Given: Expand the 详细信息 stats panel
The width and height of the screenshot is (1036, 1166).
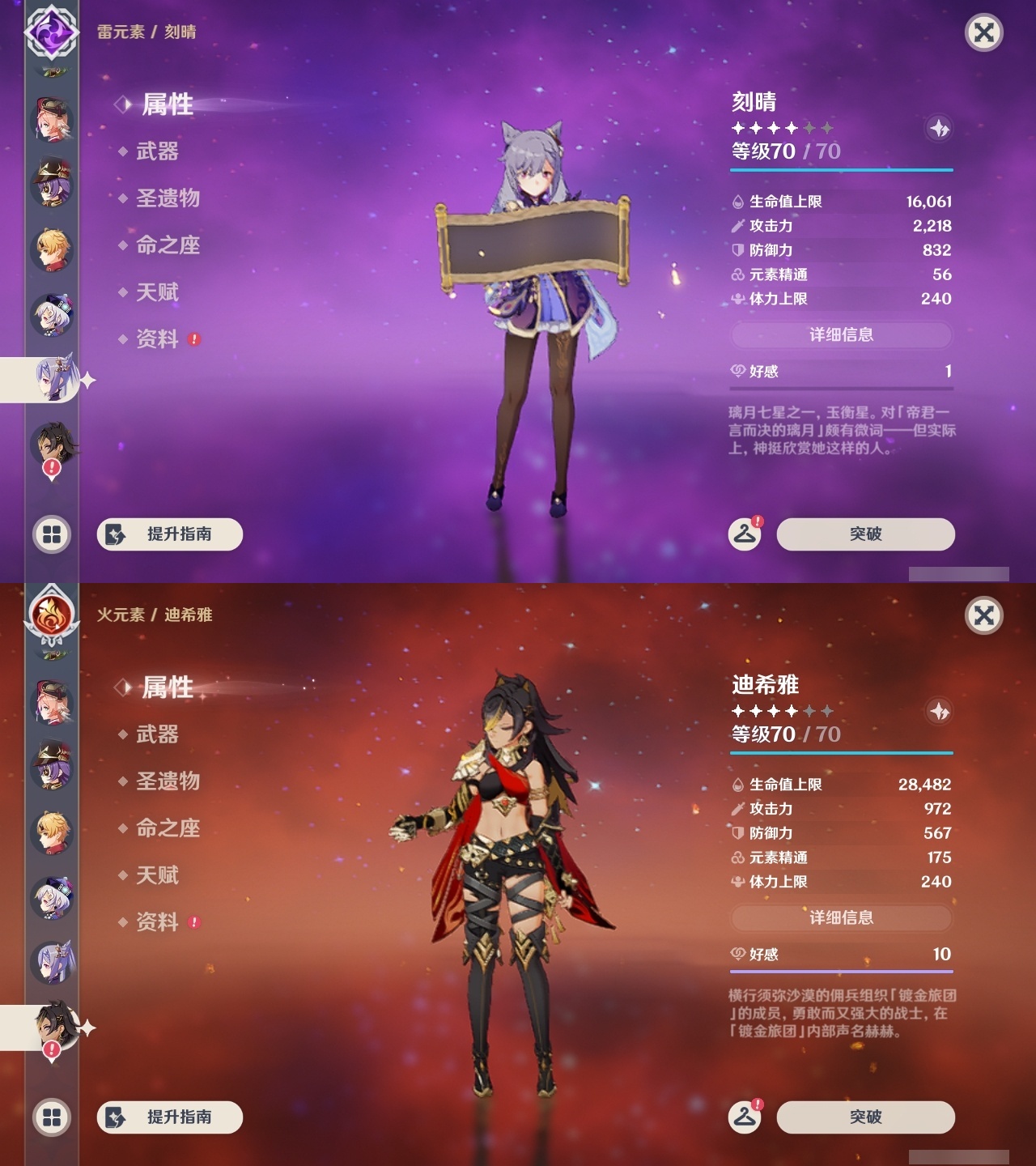Looking at the screenshot, I should coord(842,334).
